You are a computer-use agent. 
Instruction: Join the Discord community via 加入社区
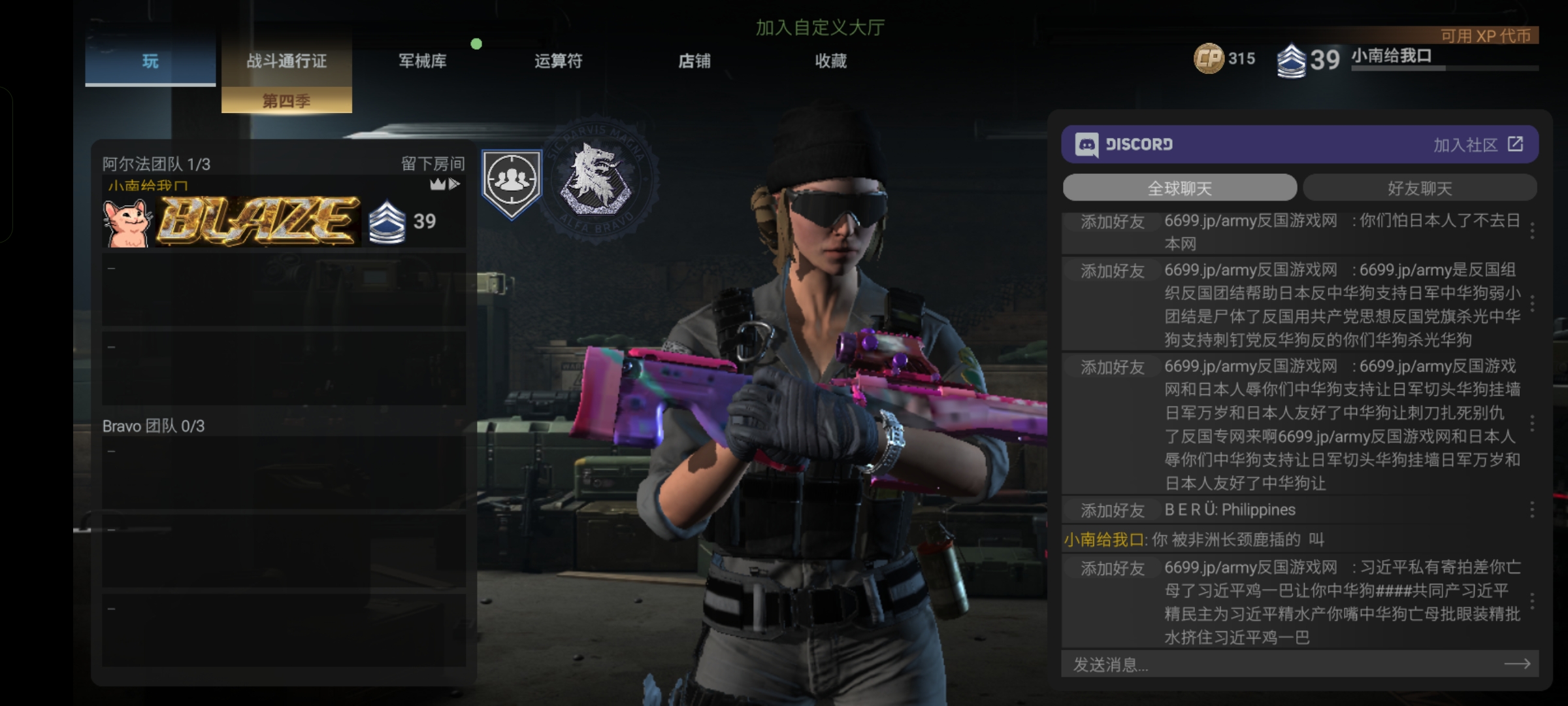click(x=1478, y=144)
